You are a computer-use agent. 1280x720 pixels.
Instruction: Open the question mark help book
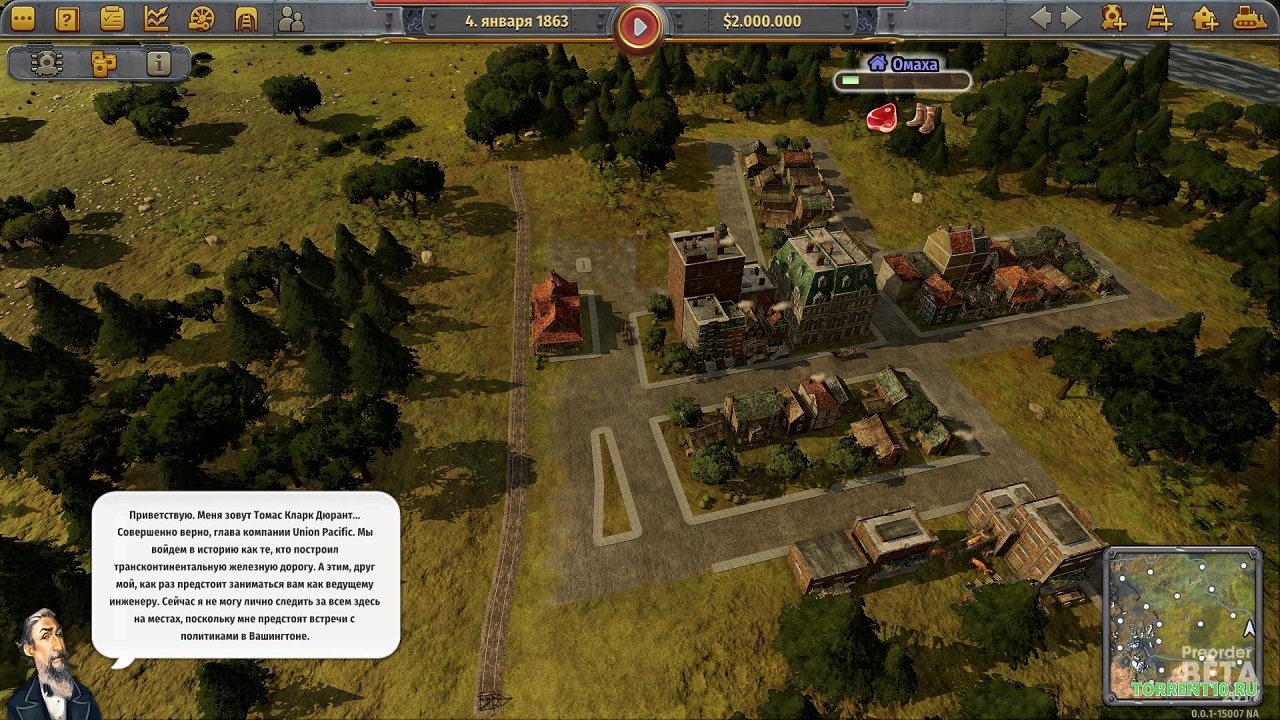pyautogui.click(x=67, y=18)
